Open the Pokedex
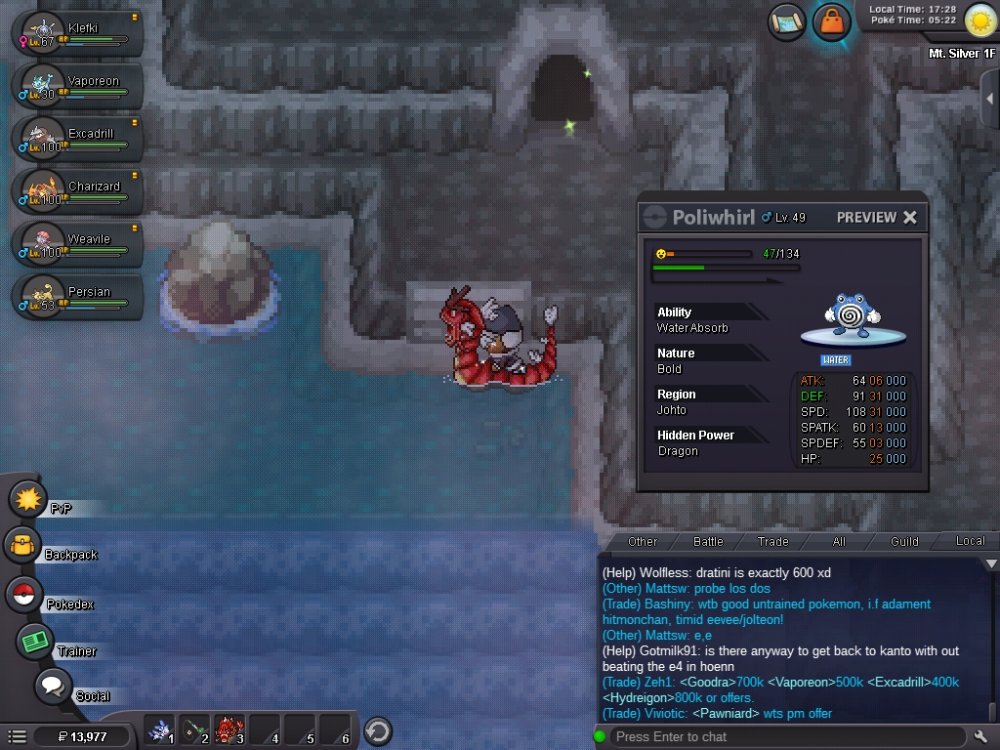The width and height of the screenshot is (1000, 750). (x=25, y=595)
